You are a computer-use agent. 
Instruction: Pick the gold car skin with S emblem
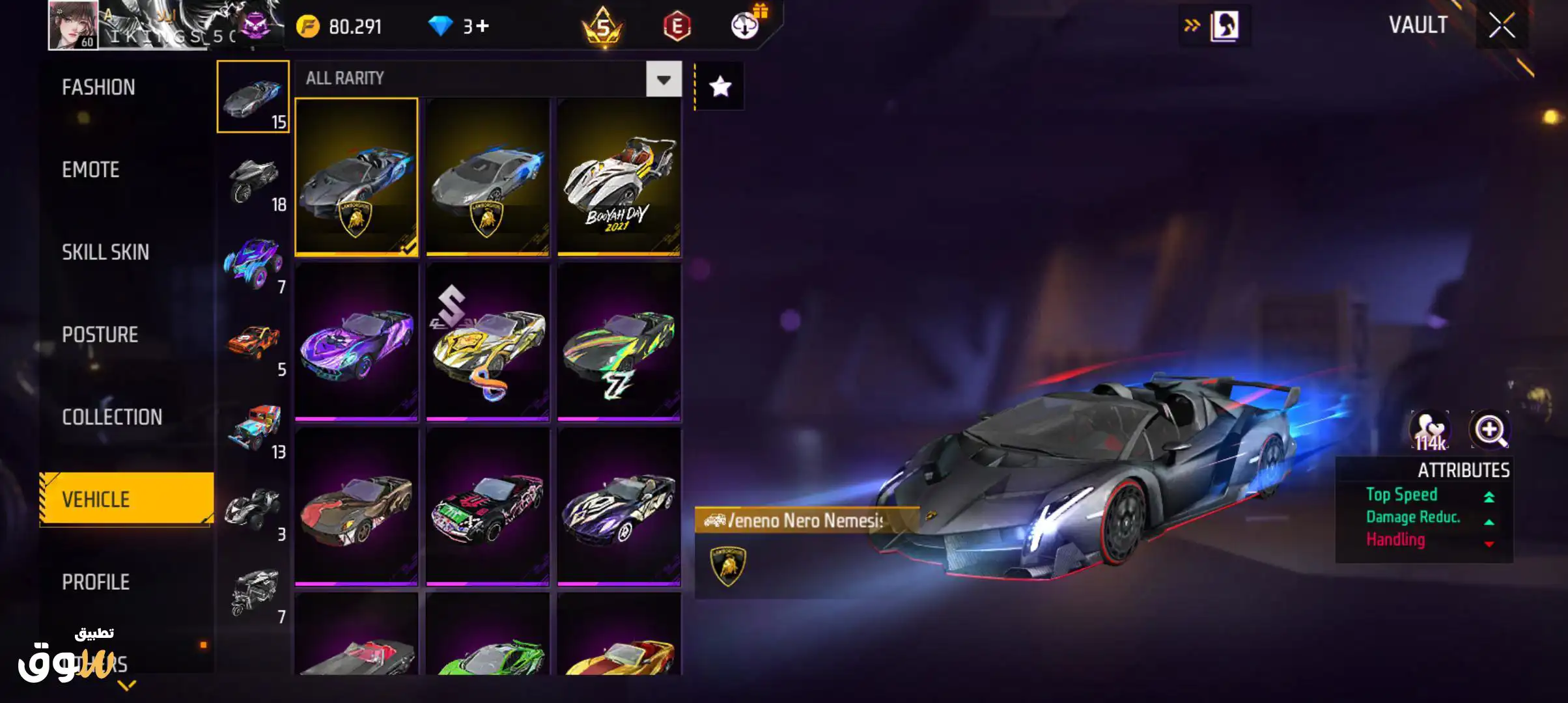488,342
